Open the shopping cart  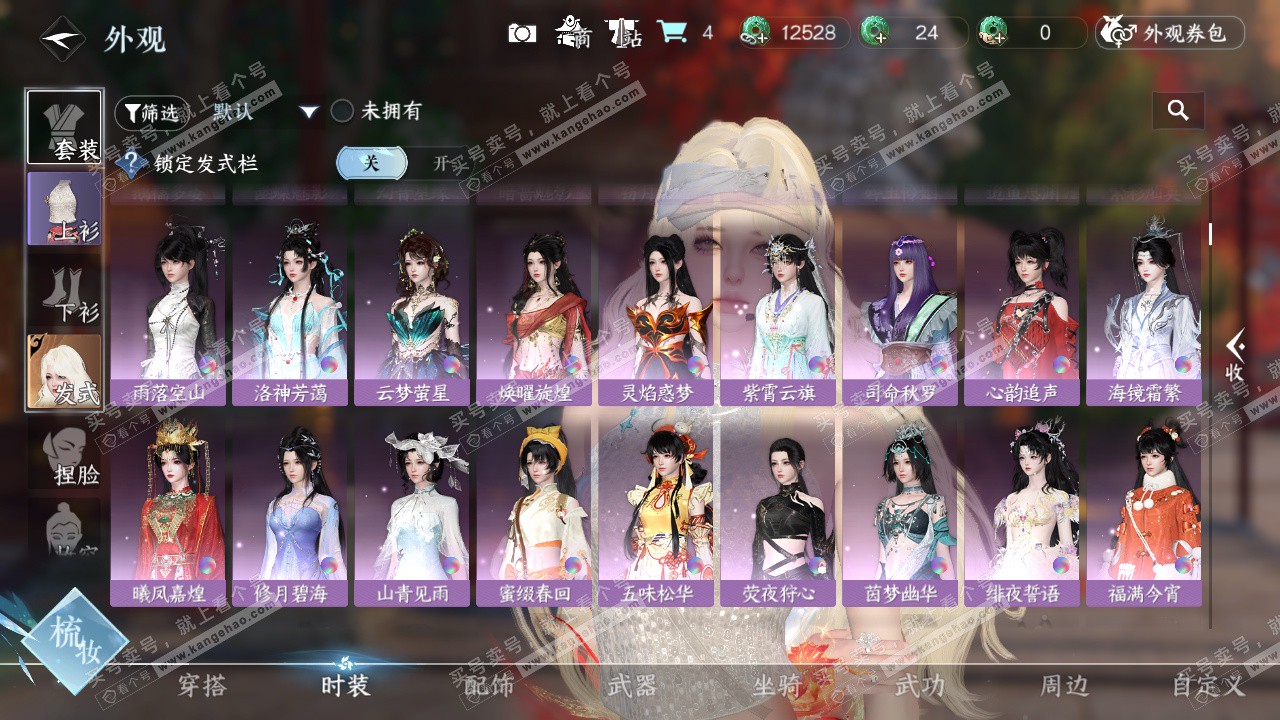coord(672,33)
